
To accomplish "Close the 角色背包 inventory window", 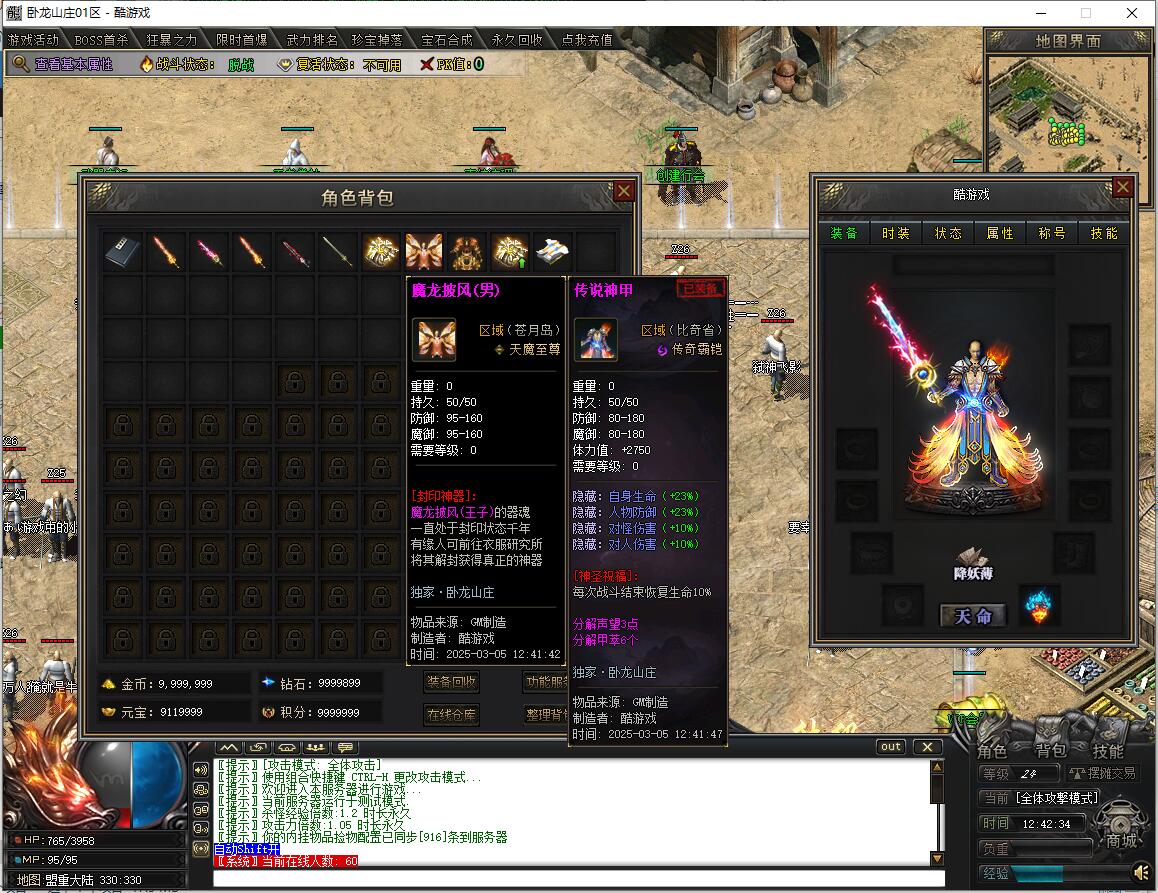I will [623, 191].
